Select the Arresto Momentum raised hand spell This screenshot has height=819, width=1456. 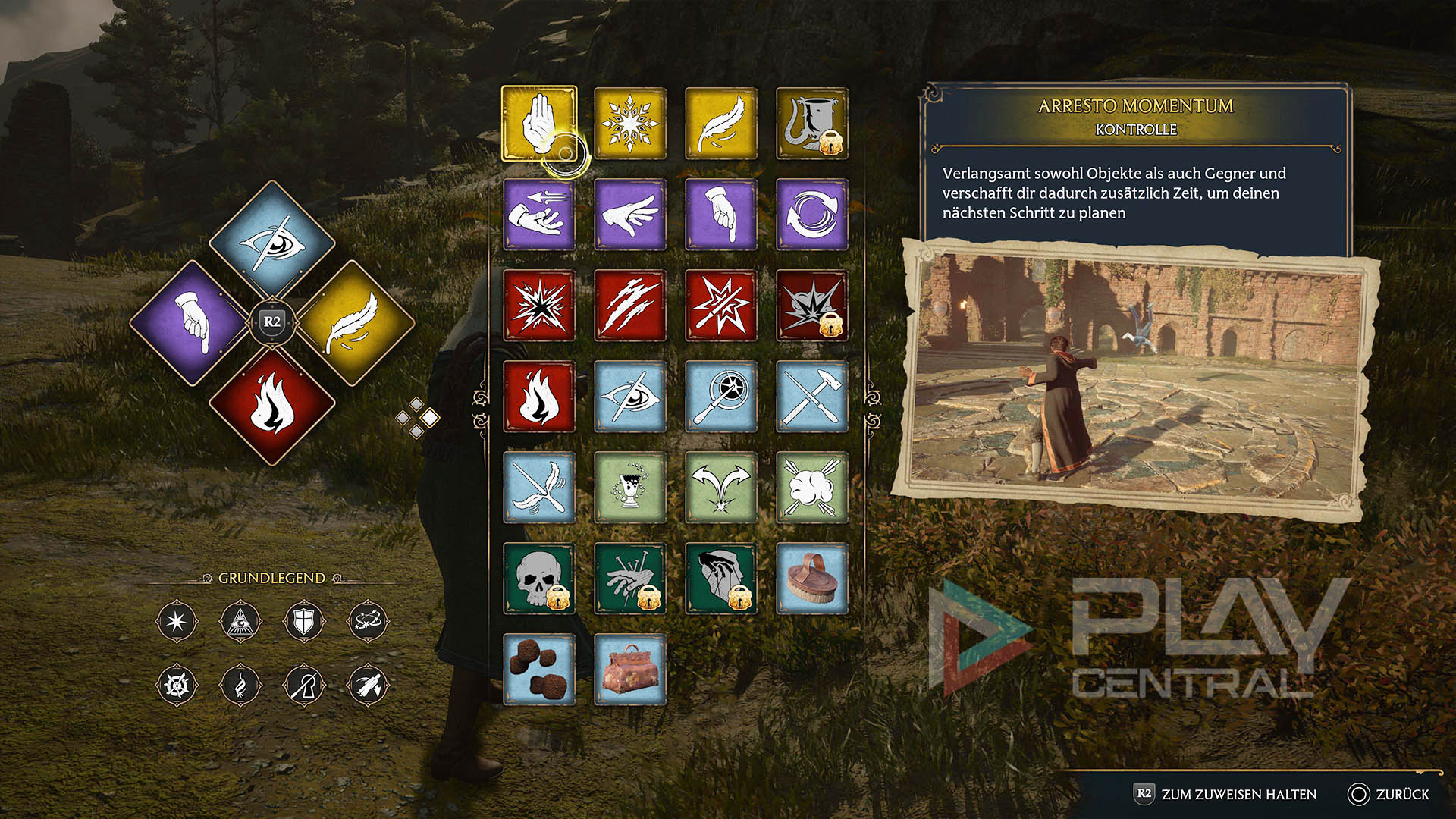(x=538, y=123)
